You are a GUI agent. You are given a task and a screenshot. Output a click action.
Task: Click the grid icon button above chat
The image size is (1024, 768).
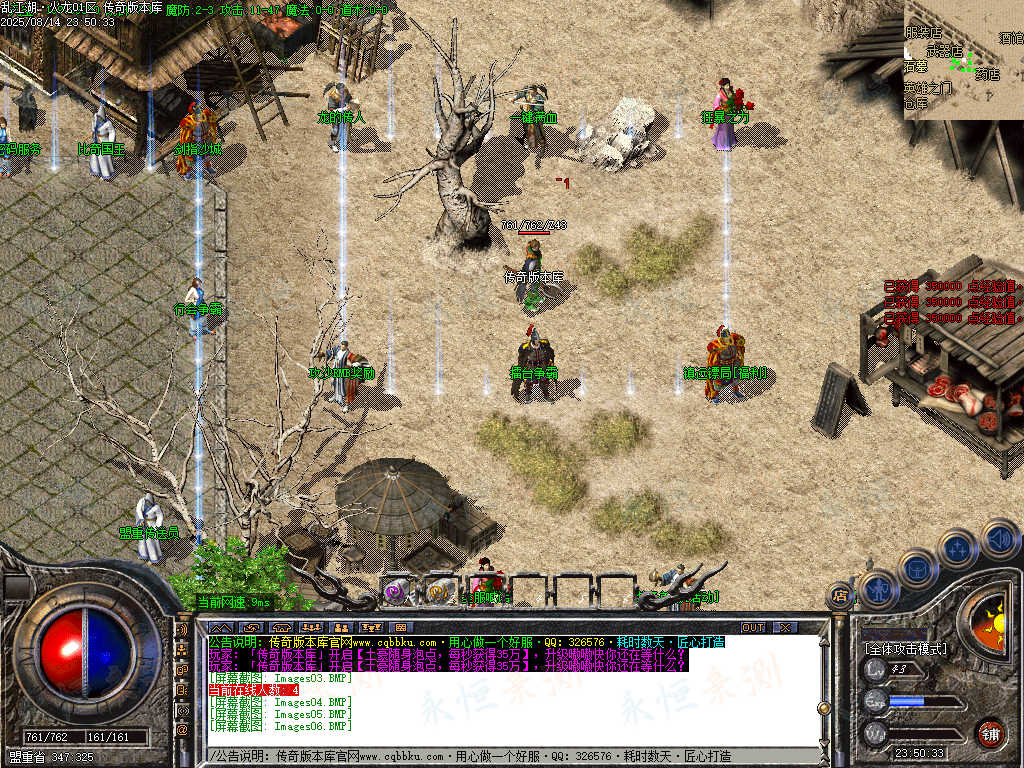point(402,628)
